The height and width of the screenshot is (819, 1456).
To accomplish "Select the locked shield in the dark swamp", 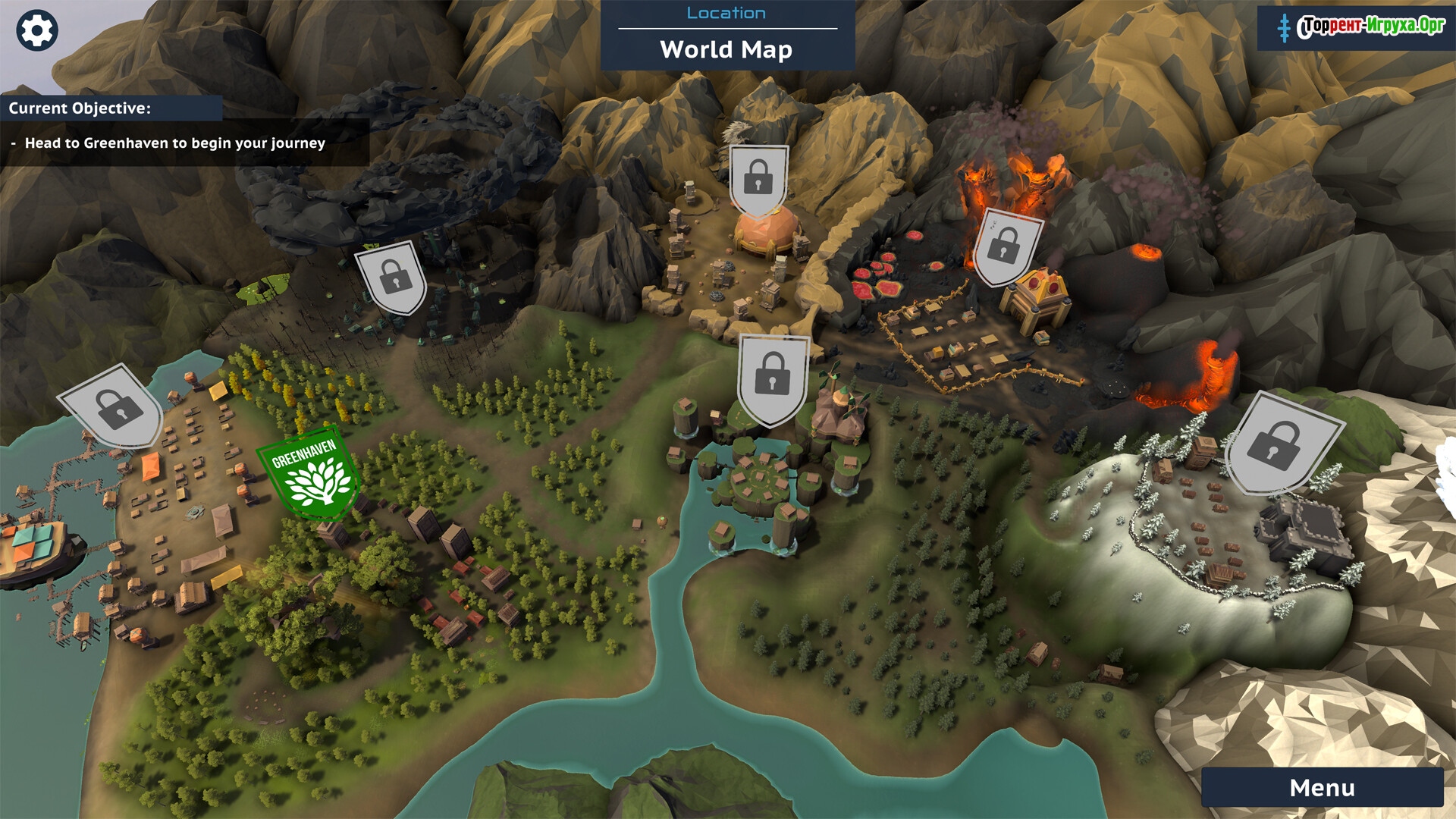I will [x=393, y=278].
